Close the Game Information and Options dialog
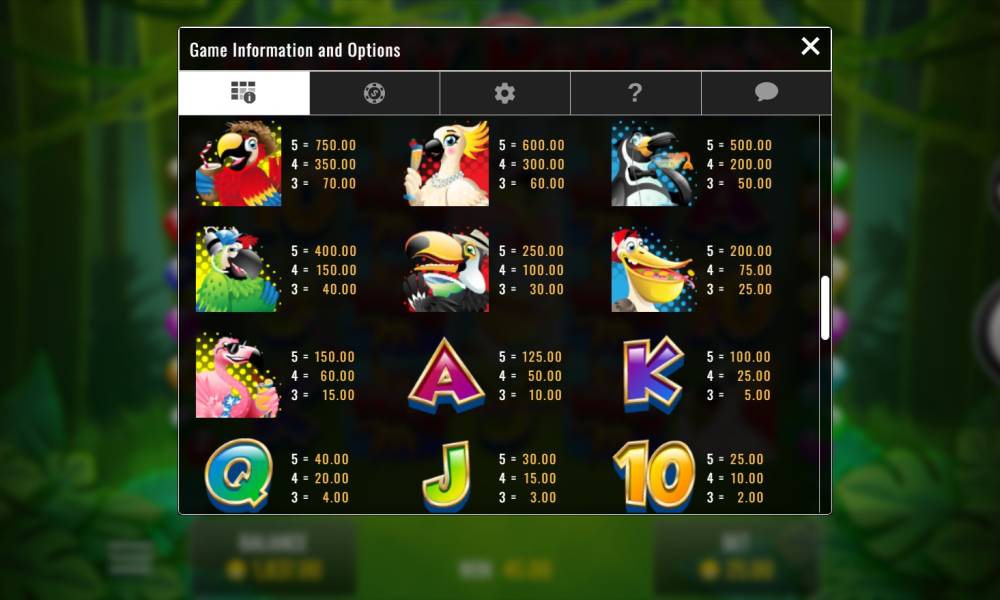 coord(810,46)
